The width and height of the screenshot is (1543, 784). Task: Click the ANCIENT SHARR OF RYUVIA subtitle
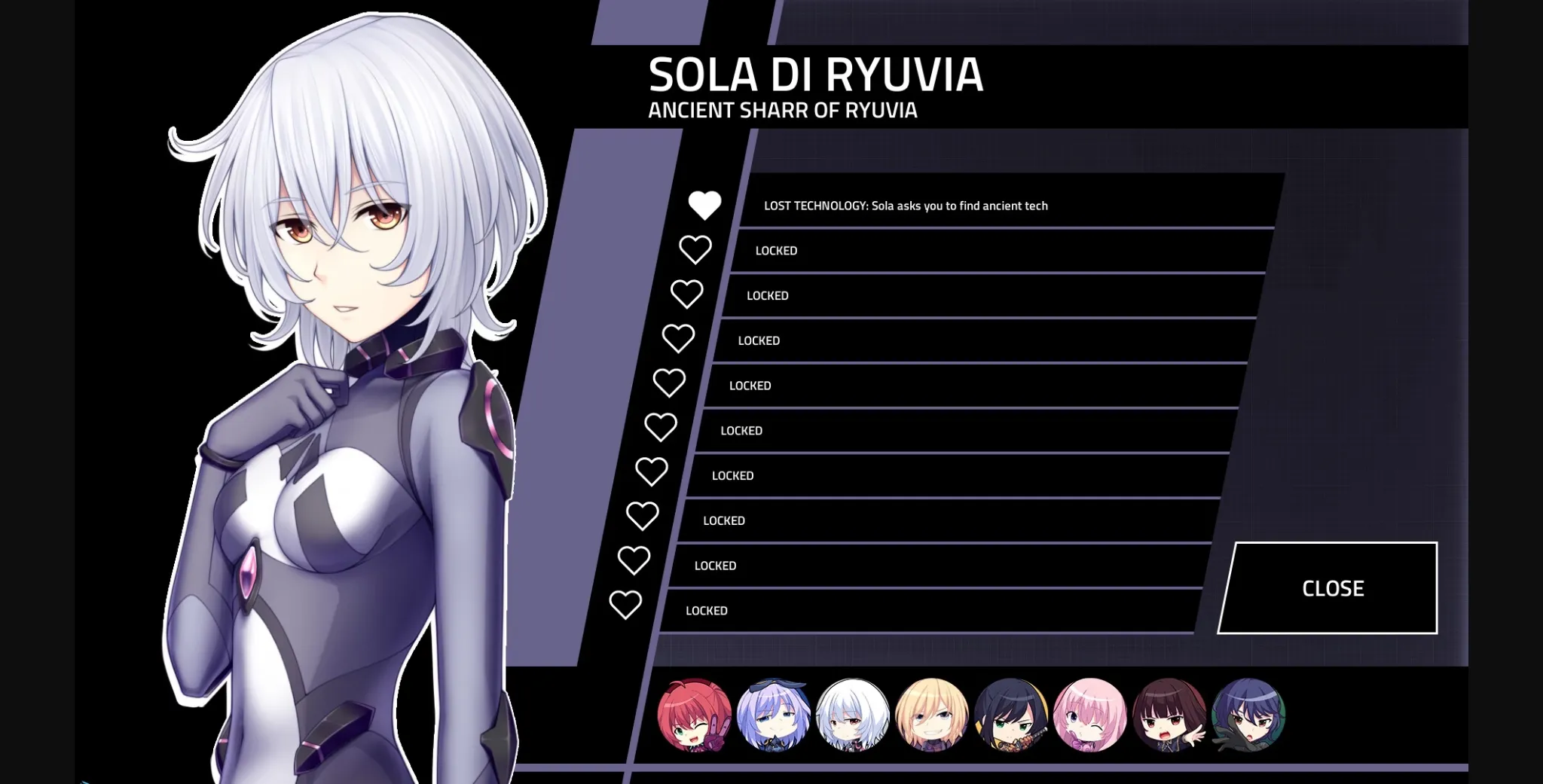pyautogui.click(x=782, y=110)
